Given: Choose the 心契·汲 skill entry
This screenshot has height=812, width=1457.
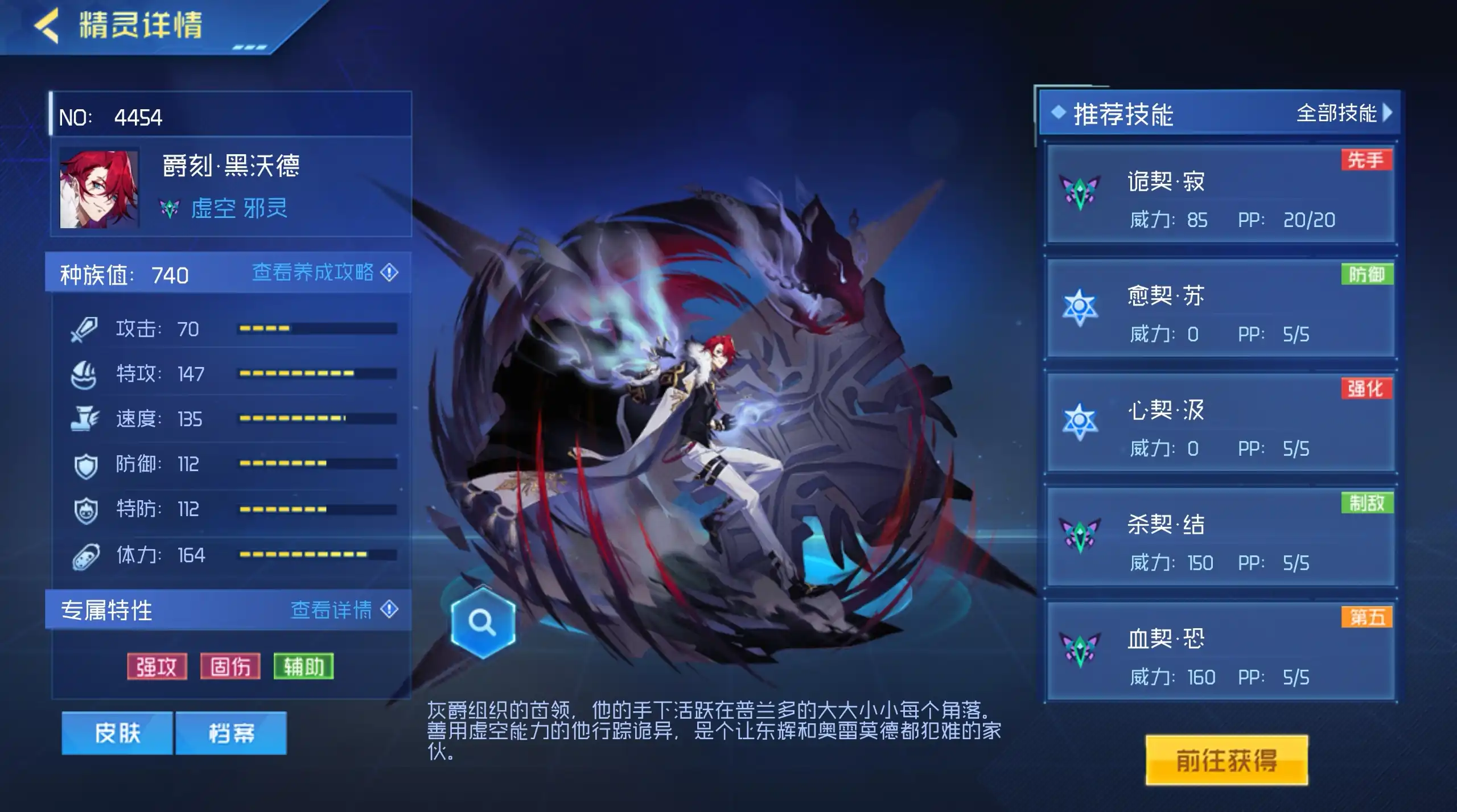Looking at the screenshot, I should point(1220,422).
